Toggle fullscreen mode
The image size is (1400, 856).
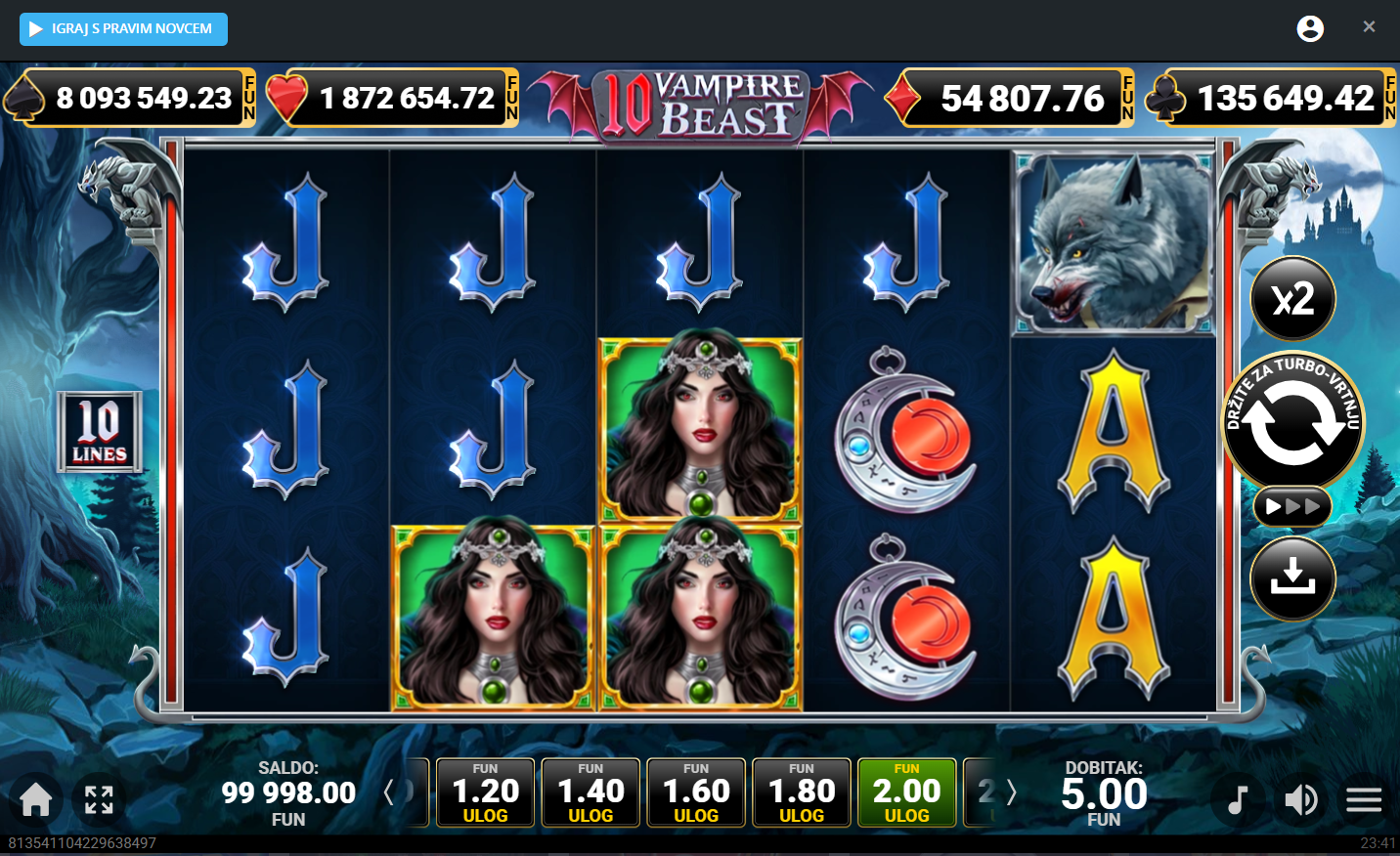(99, 799)
